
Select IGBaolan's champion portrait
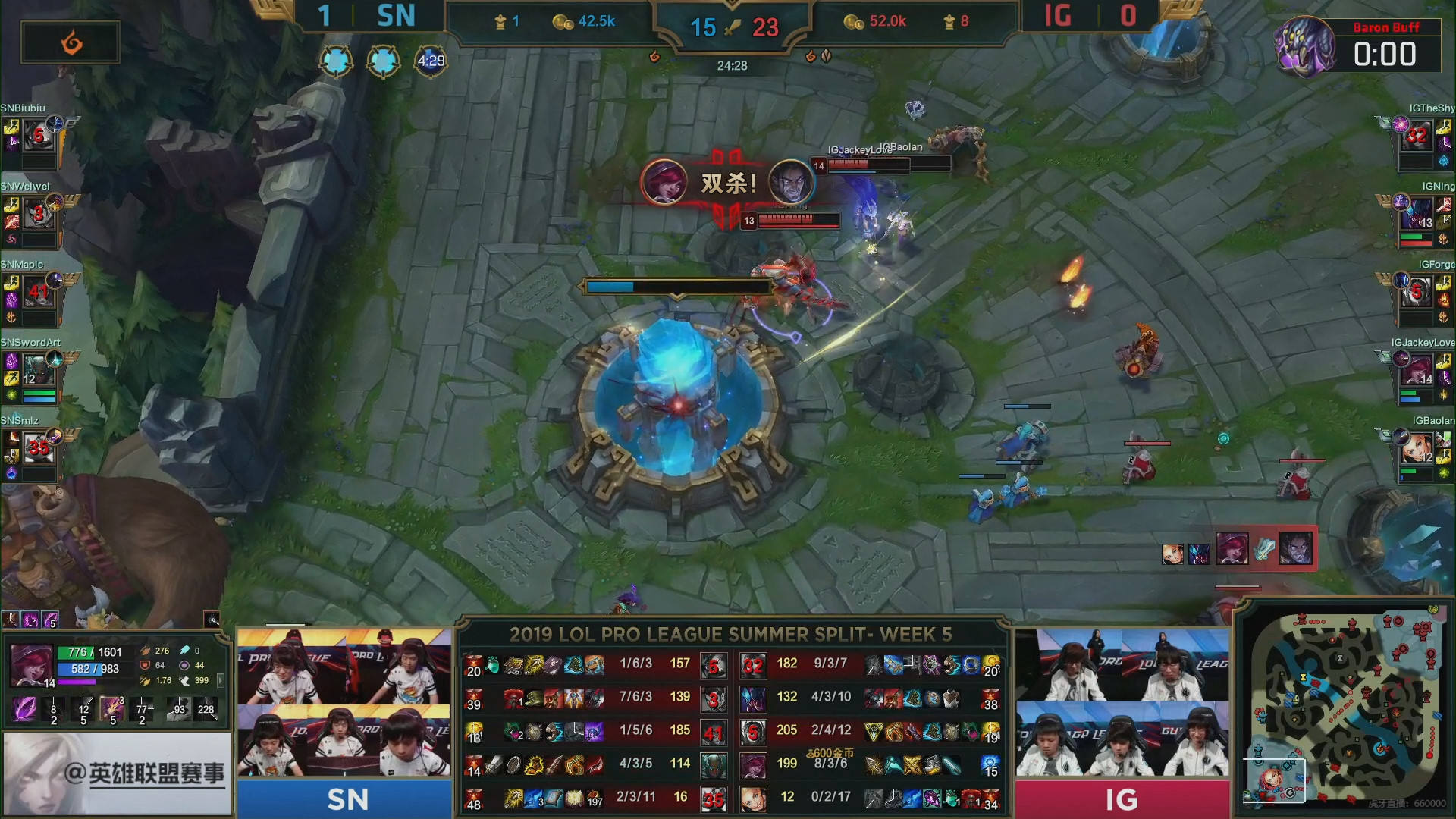coord(1416,447)
